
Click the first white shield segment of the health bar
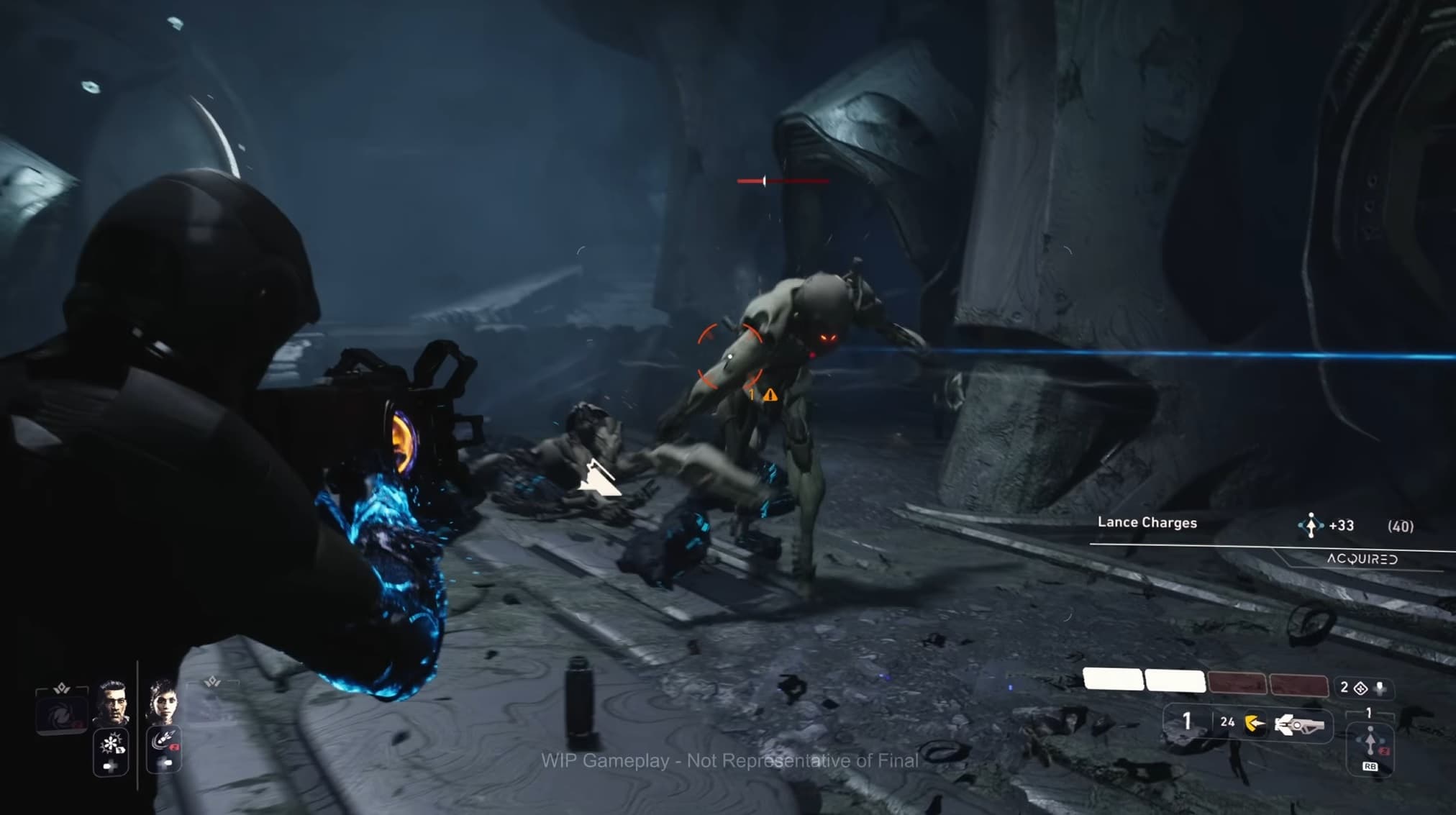coord(1114,680)
